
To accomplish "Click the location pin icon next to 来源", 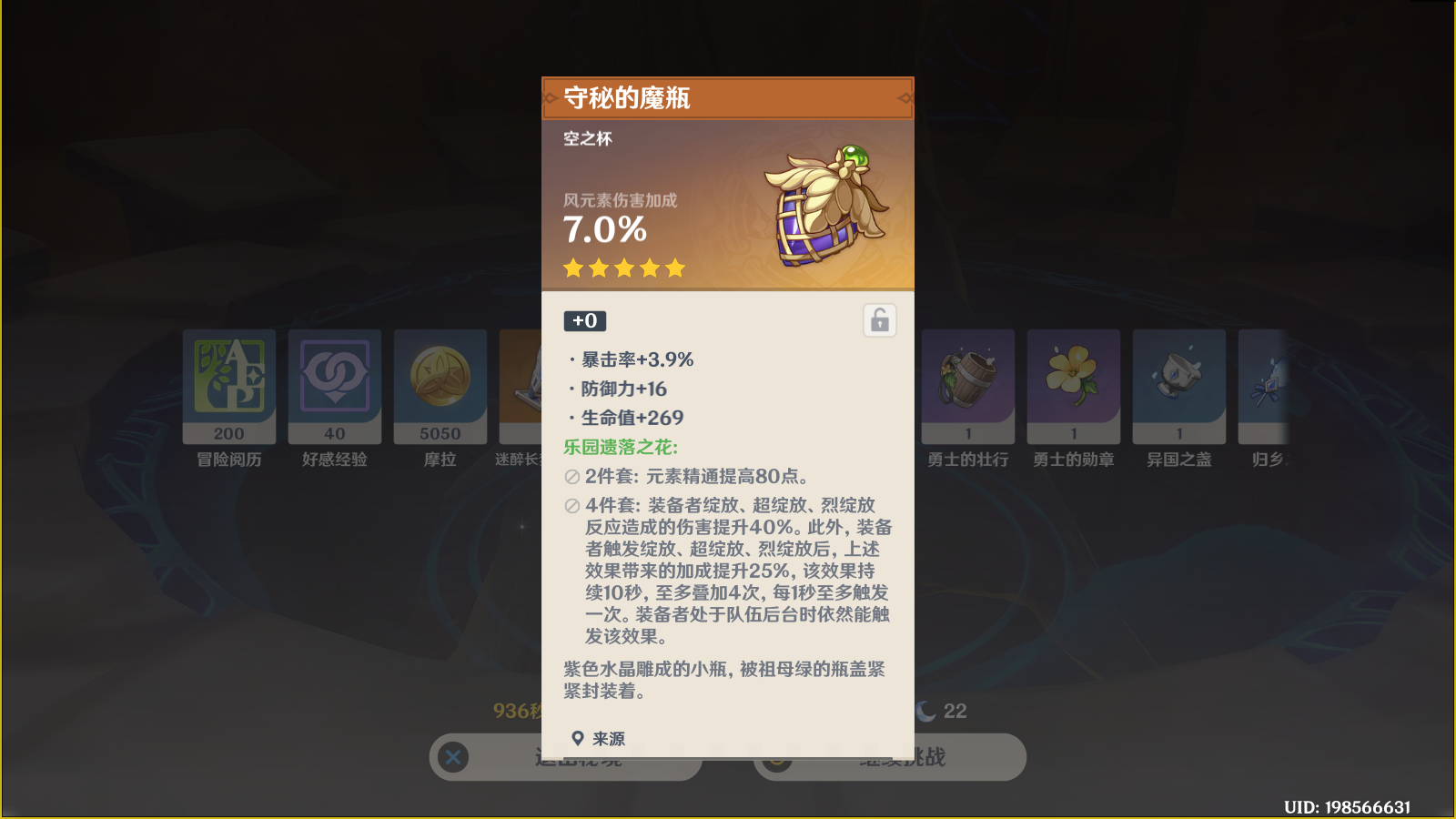I will click(577, 738).
